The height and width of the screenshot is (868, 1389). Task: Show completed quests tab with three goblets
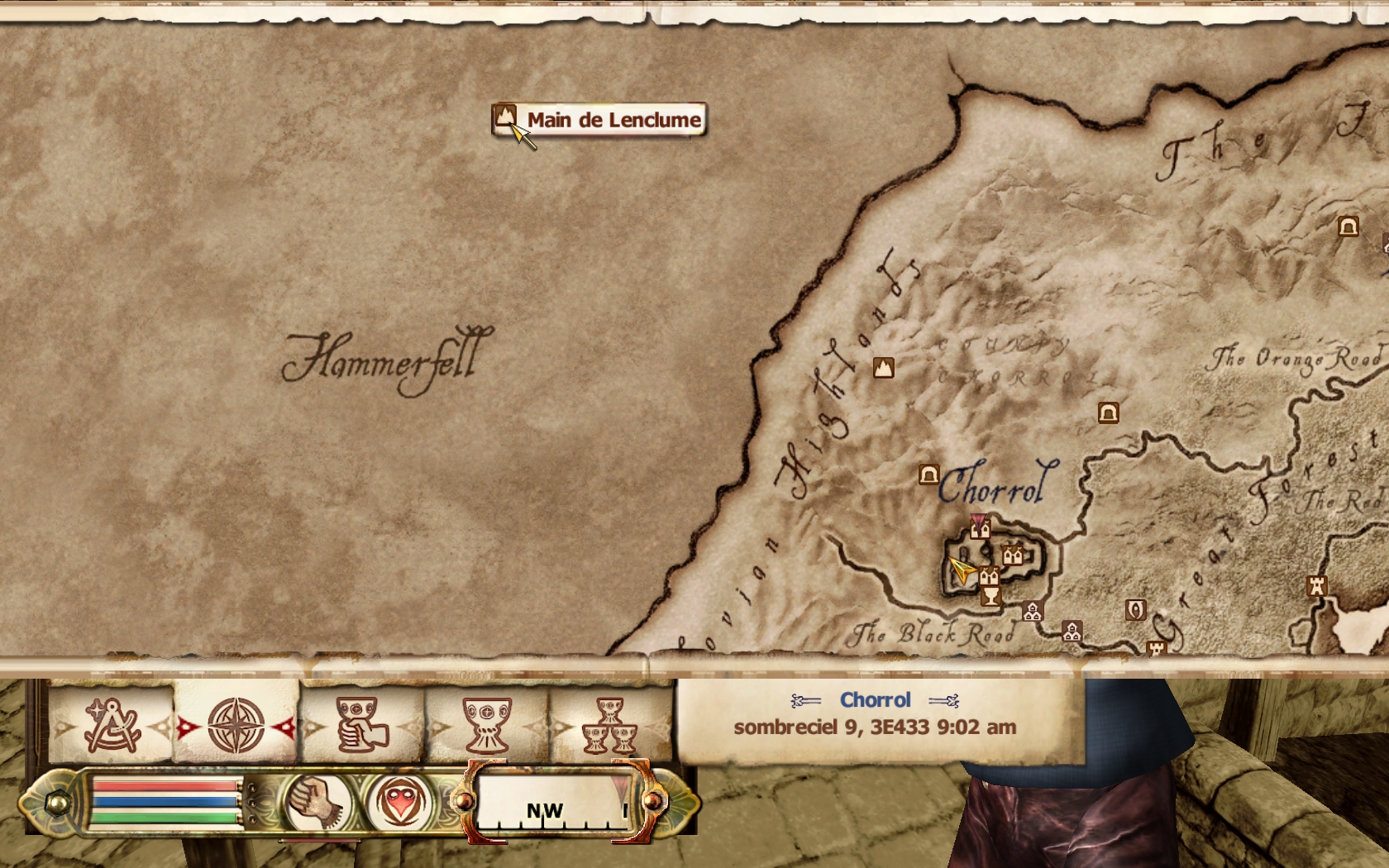click(610, 726)
